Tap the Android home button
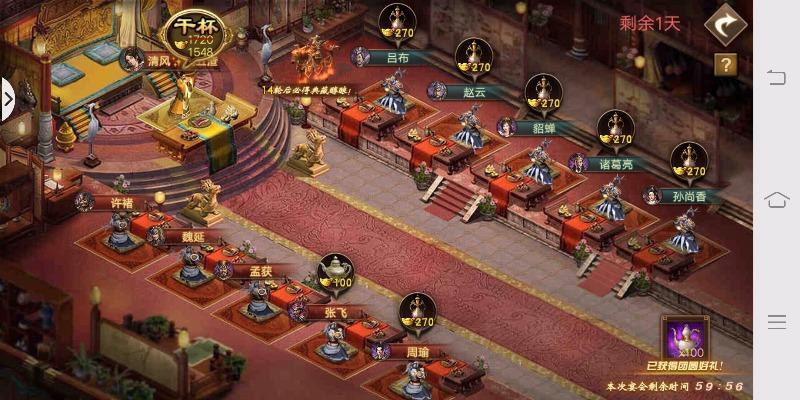The height and width of the screenshot is (400, 800). coord(777,200)
